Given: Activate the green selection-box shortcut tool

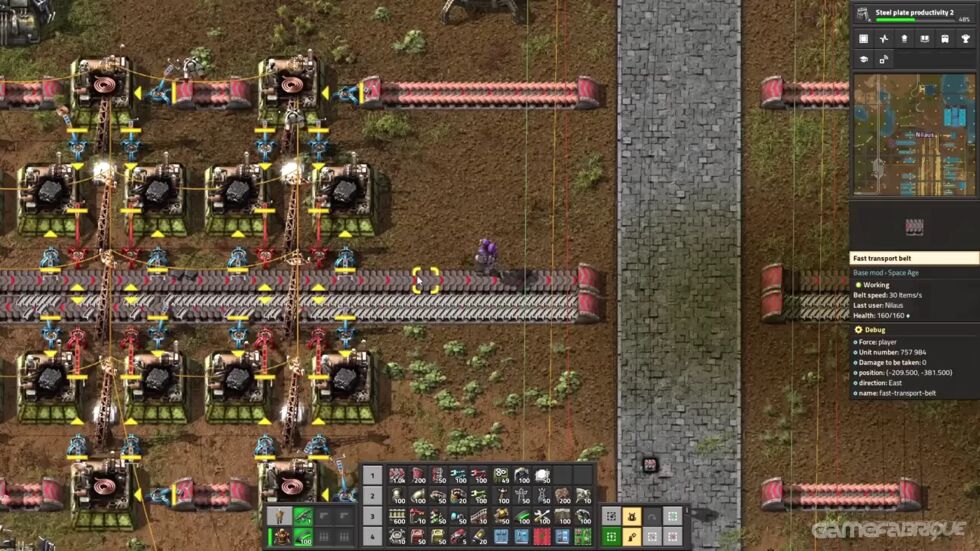Looking at the screenshot, I should (x=611, y=537).
